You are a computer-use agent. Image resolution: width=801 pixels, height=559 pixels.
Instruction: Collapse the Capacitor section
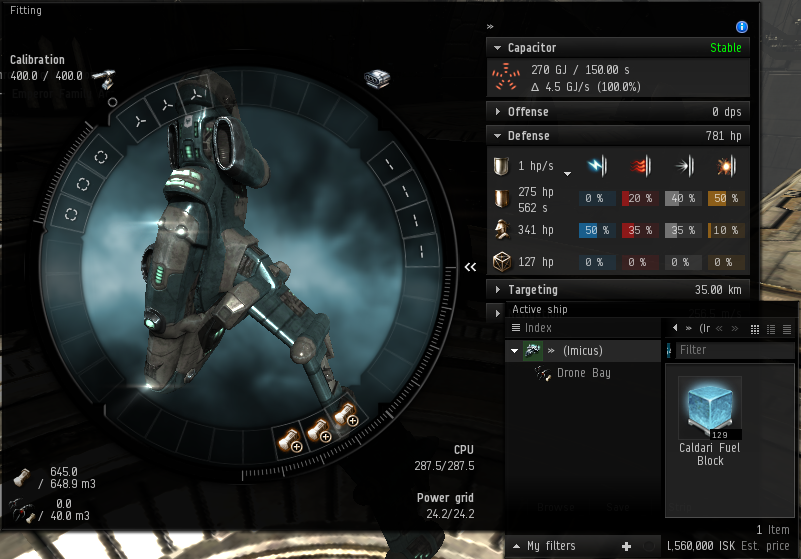pyautogui.click(x=531, y=48)
